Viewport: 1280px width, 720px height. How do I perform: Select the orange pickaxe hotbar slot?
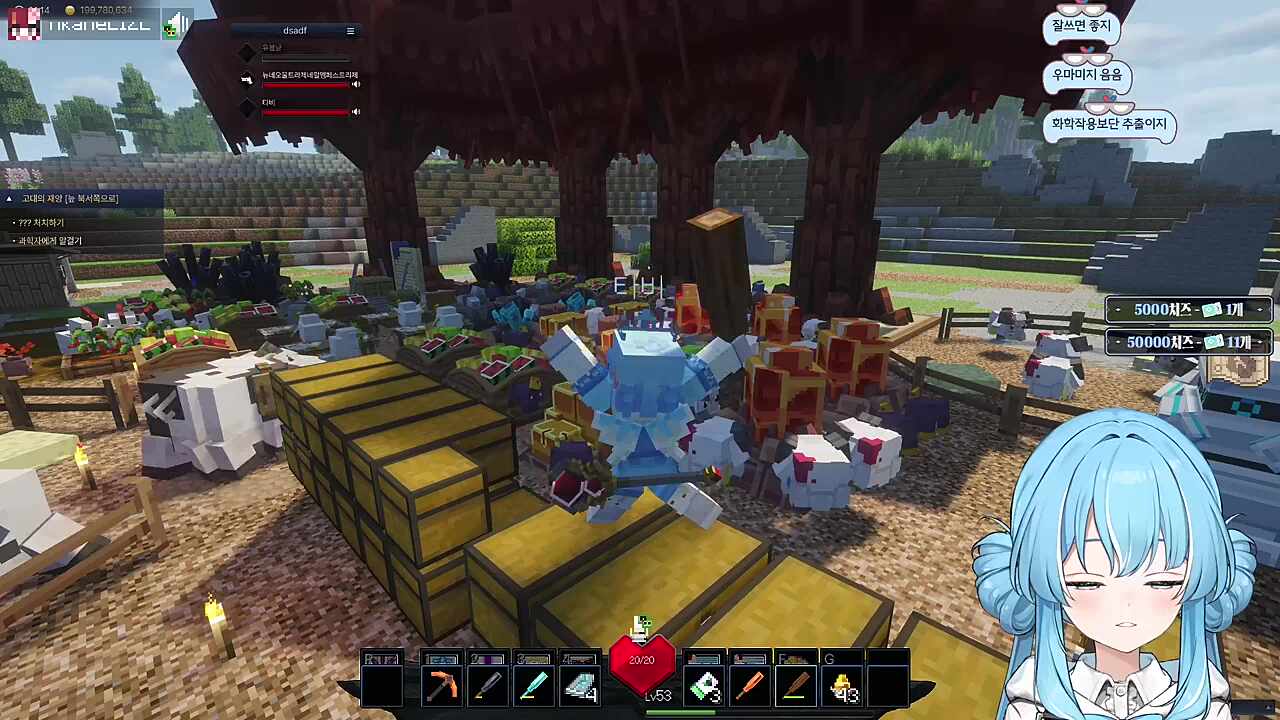tap(440, 686)
